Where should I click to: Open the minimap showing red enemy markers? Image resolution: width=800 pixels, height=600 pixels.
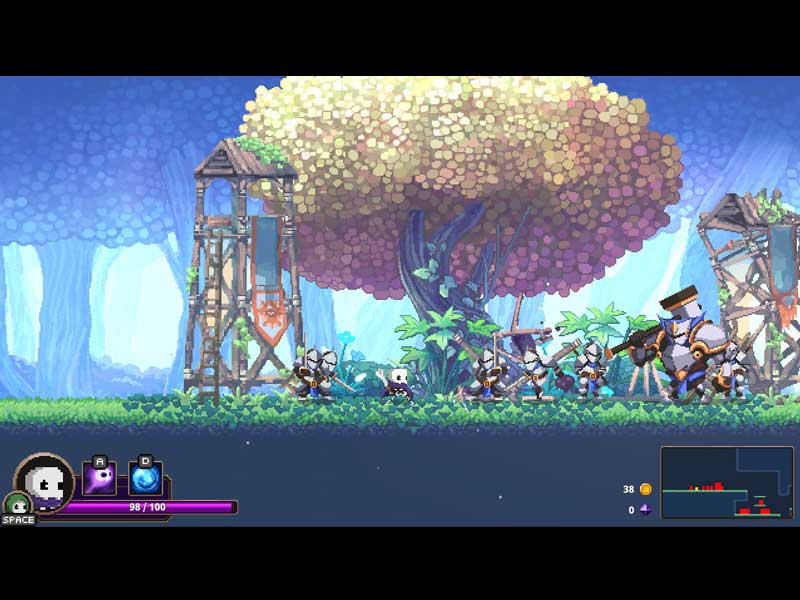tap(727, 482)
